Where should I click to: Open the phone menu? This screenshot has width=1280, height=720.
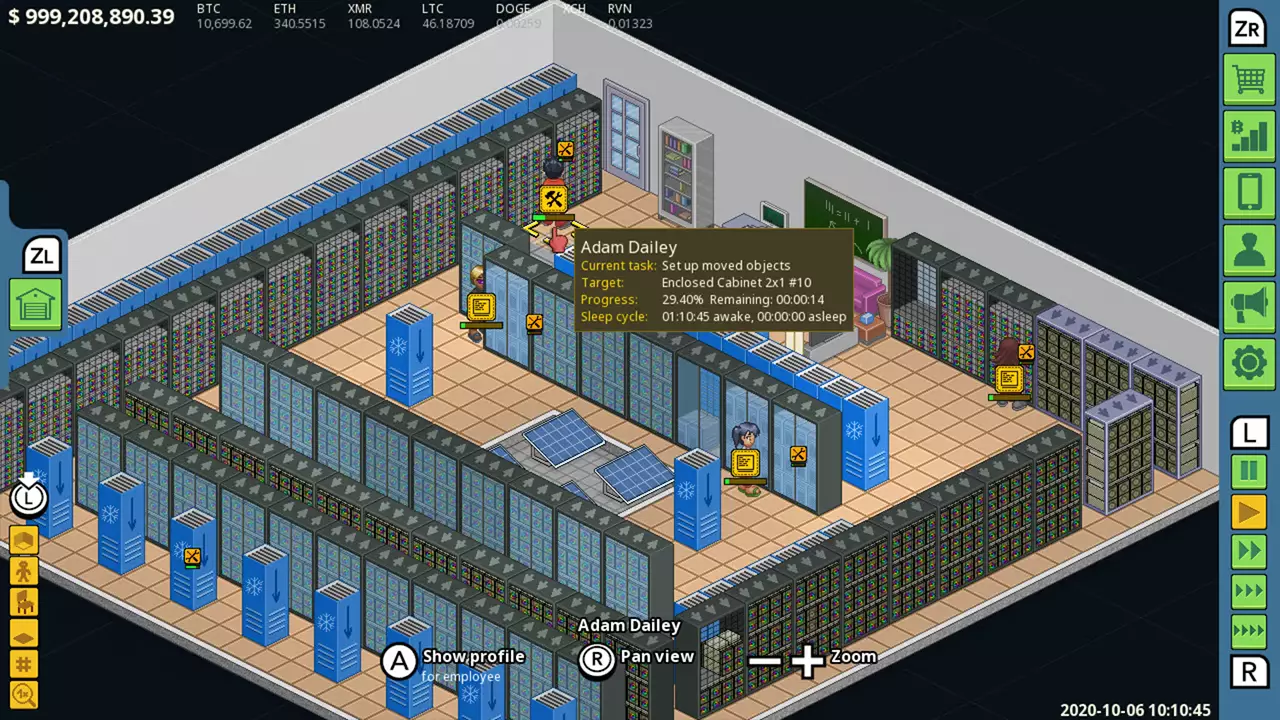(1249, 193)
